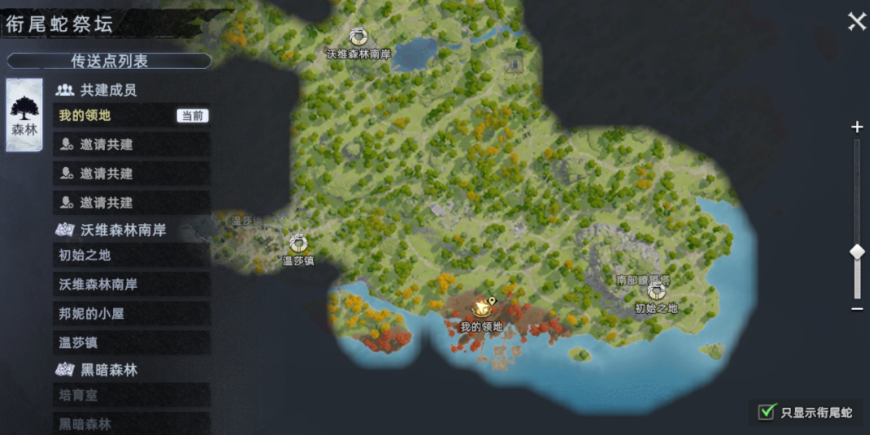Select the 森林 forest region tab
Viewport: 870px width, 435px height.
click(23, 115)
